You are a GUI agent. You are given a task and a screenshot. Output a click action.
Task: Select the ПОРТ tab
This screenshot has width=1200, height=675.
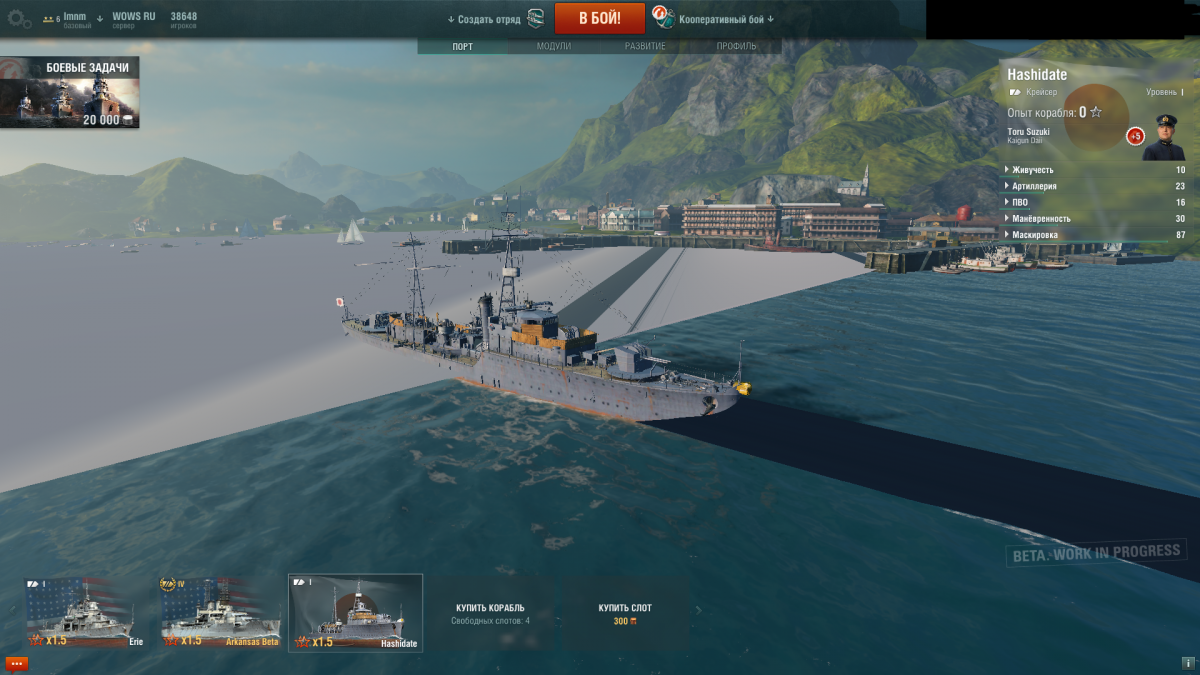click(x=463, y=46)
